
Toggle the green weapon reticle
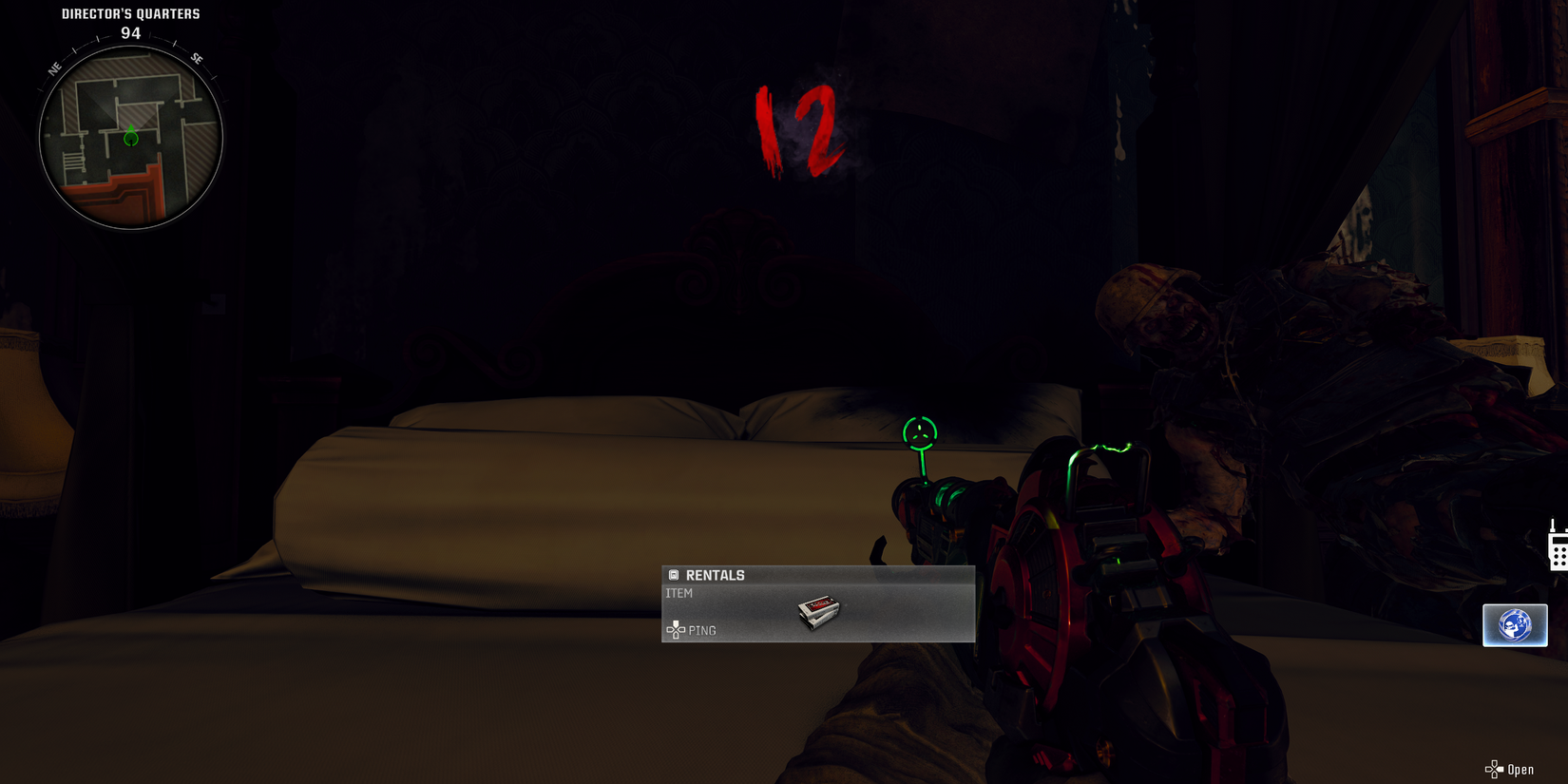(919, 432)
